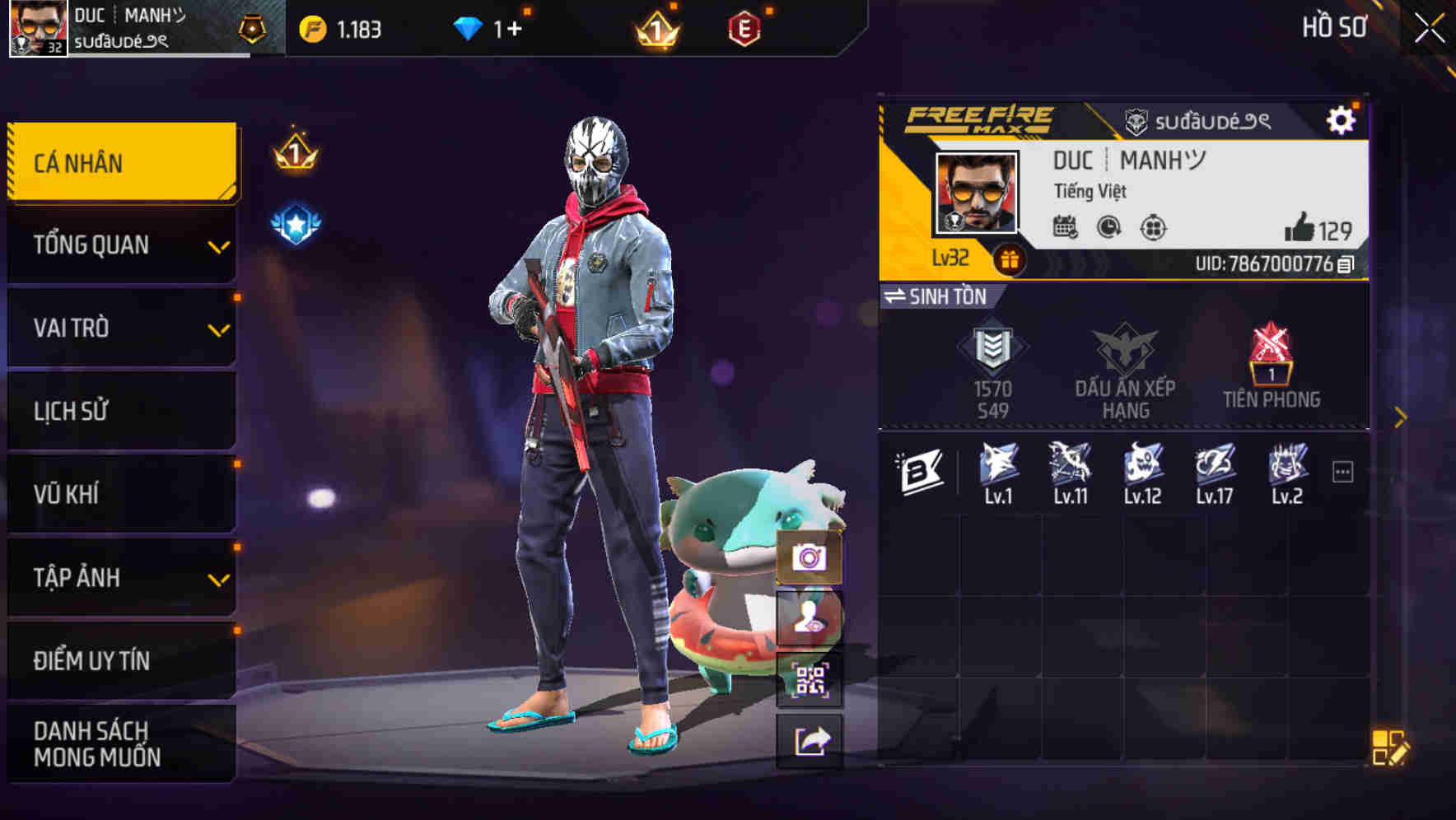Image resolution: width=1456 pixels, height=820 pixels.
Task: Open the QR code icon for the profile
Action: tap(810, 678)
